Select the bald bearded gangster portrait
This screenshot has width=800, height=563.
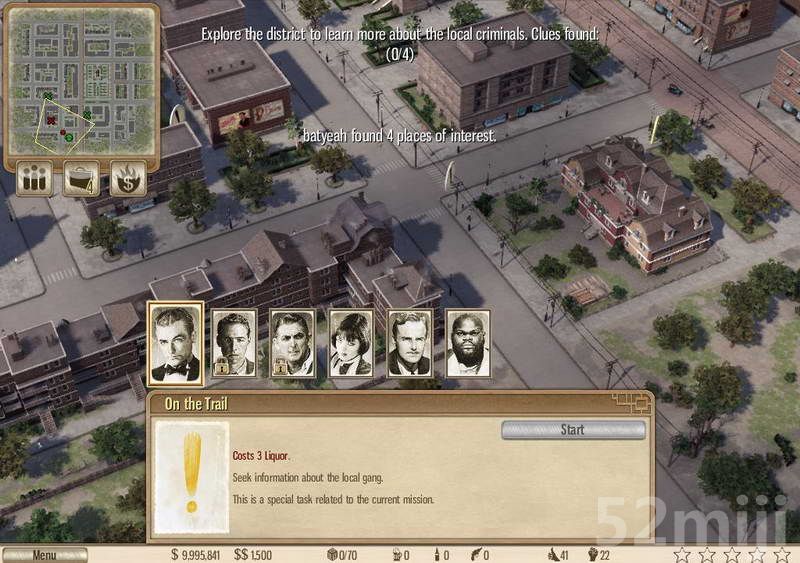click(x=467, y=343)
